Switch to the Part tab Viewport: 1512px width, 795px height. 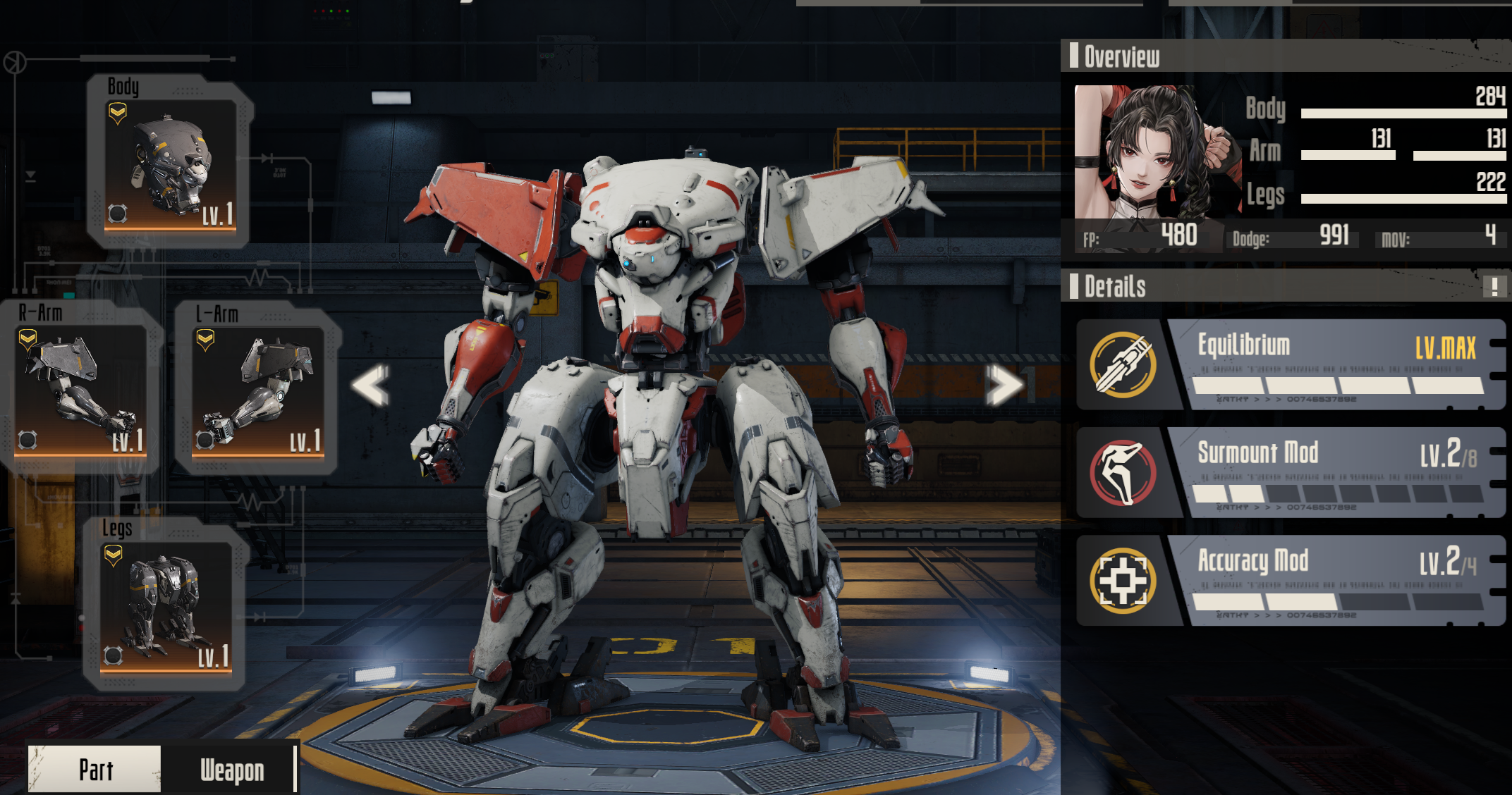pos(95,770)
